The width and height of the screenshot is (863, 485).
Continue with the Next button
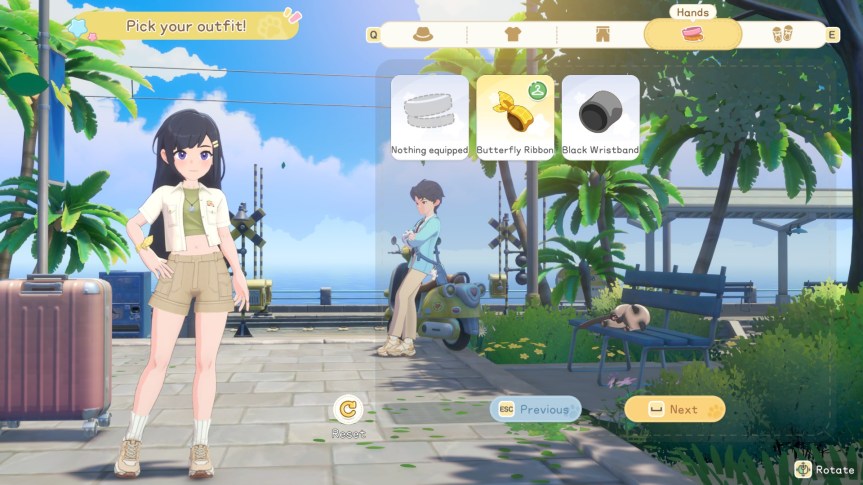(674, 409)
